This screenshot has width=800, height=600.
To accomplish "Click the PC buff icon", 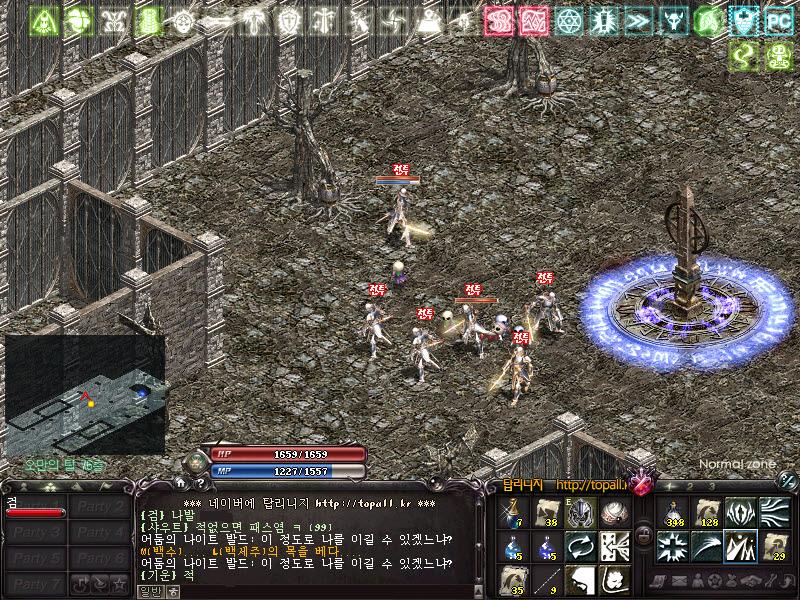I will [x=779, y=19].
